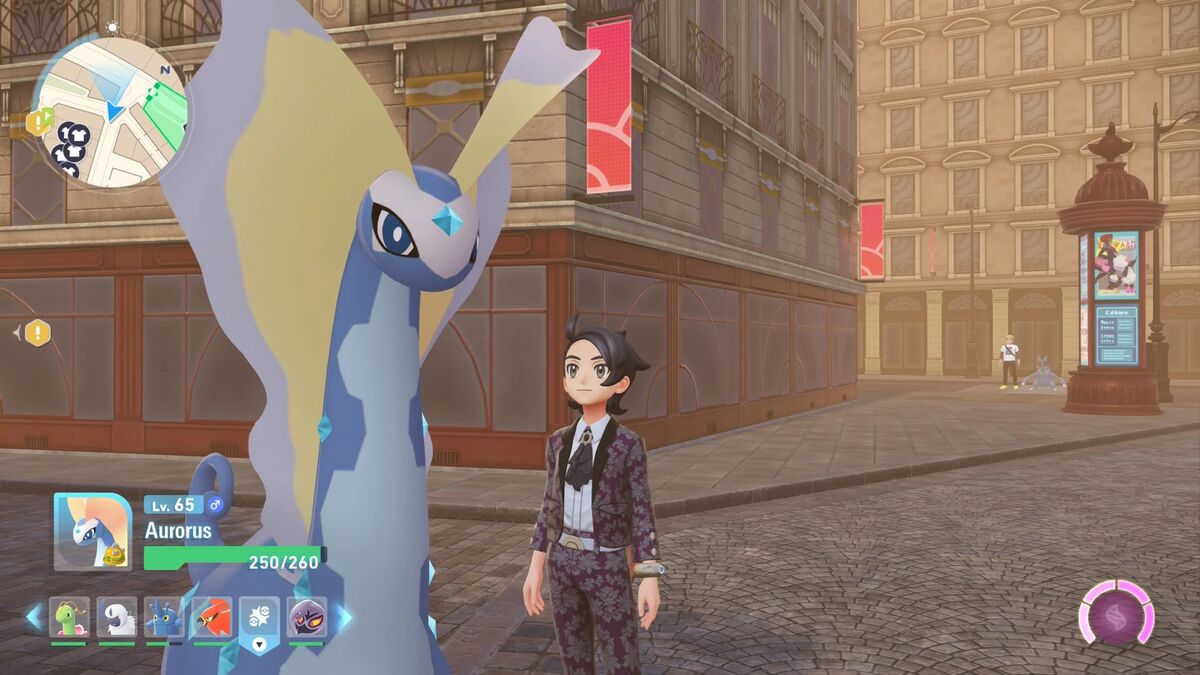This screenshot has height=675, width=1200.
Task: Click the yellow hexagon objective marker at left edge
Action: point(37,333)
